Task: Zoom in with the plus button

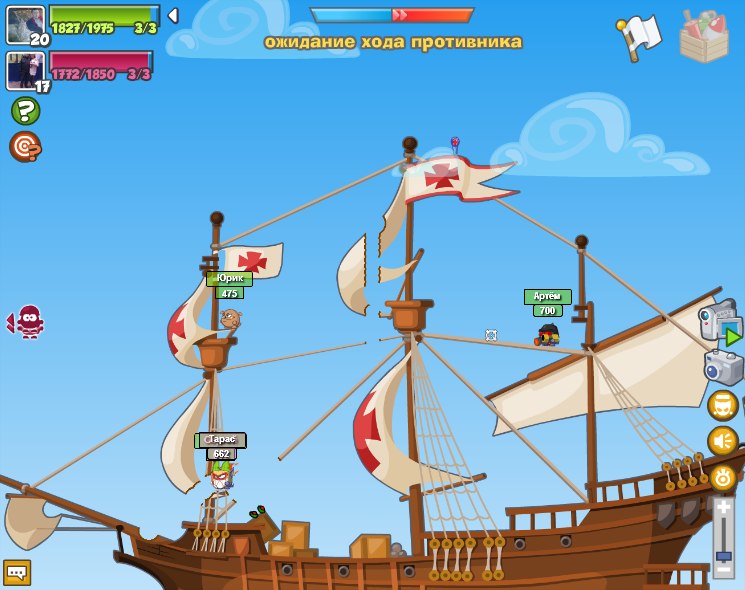Action: [724, 509]
